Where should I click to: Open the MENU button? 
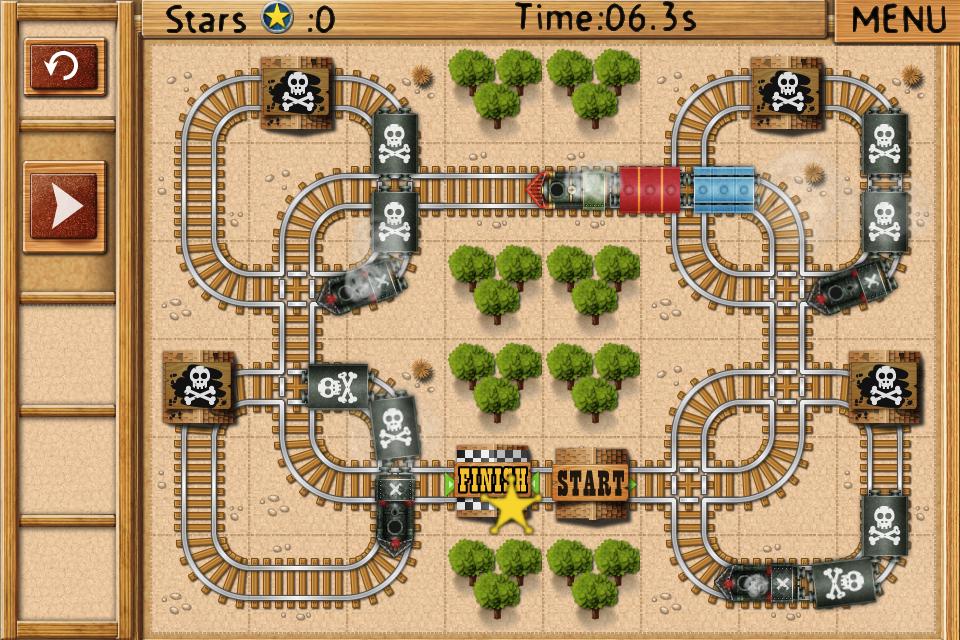point(897,20)
